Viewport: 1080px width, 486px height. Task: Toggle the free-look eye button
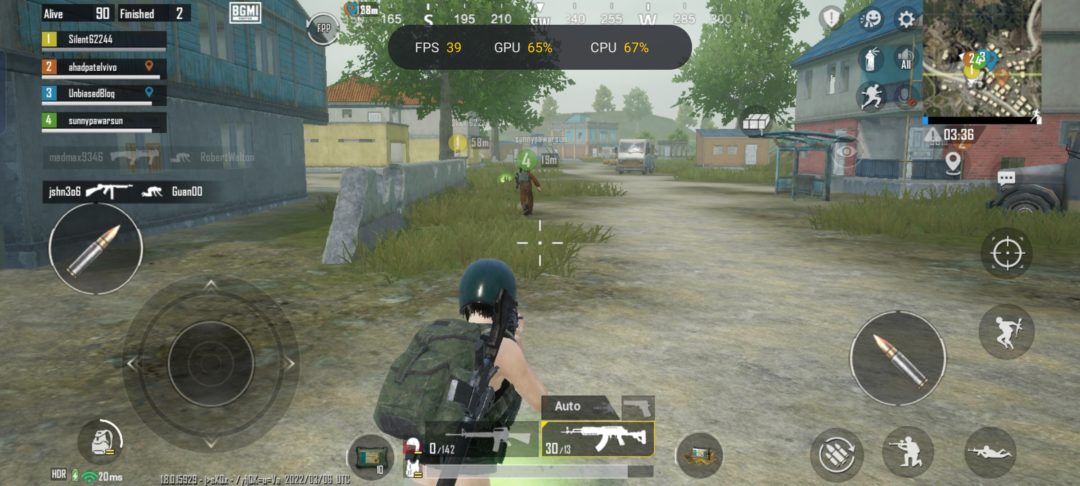click(846, 152)
